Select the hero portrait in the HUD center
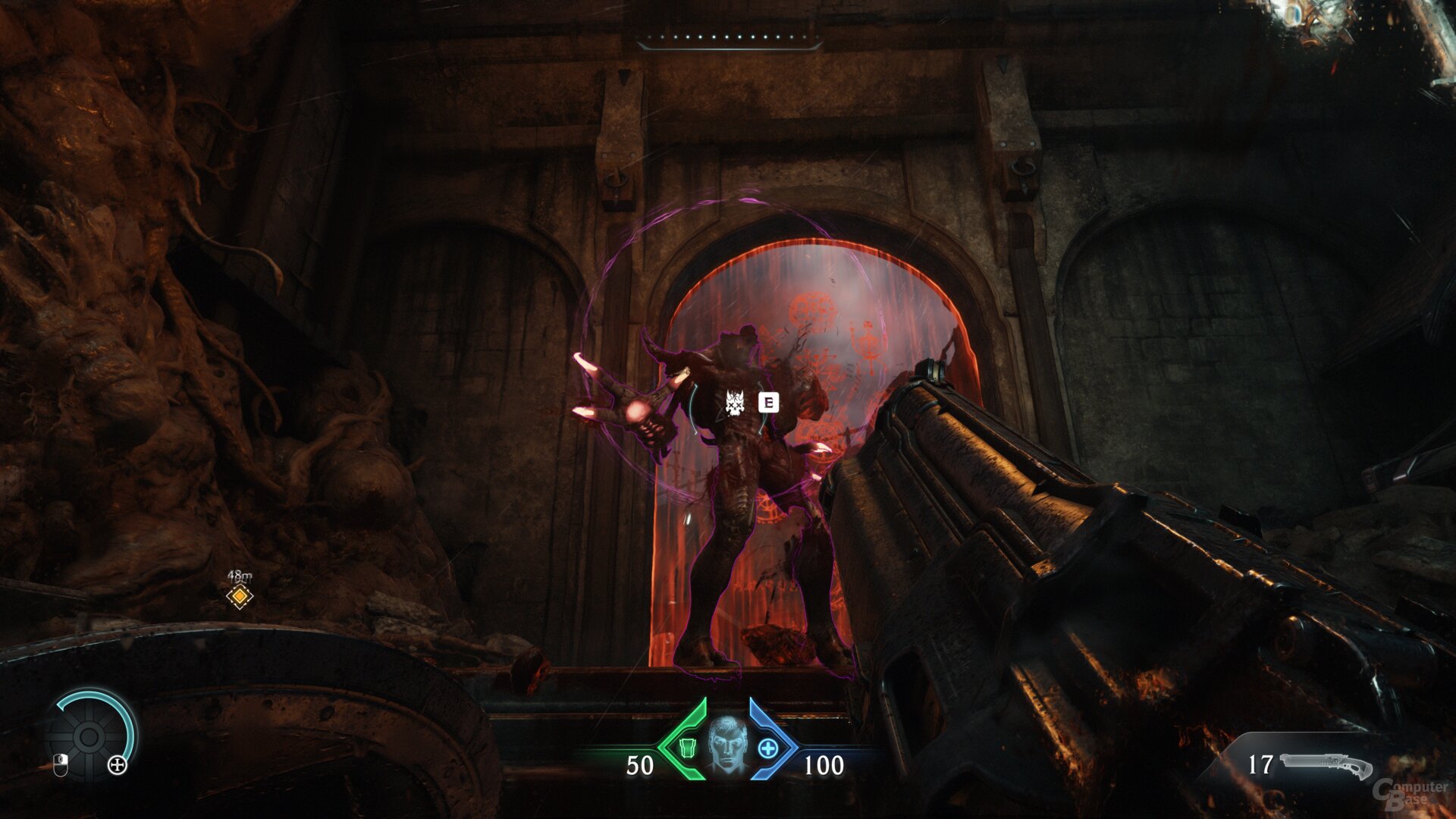Image resolution: width=1456 pixels, height=819 pixels. click(727, 741)
